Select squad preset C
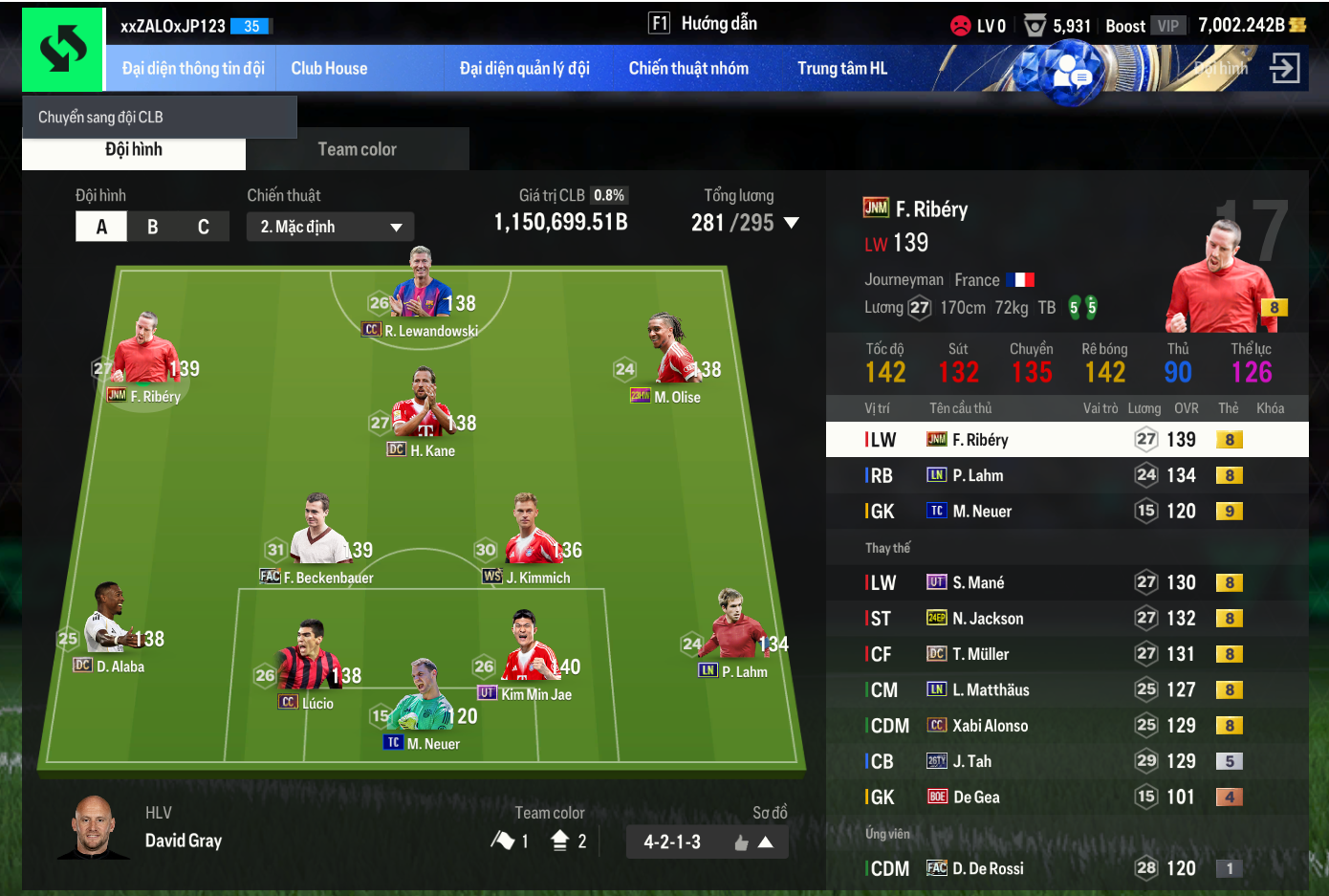 point(204,227)
